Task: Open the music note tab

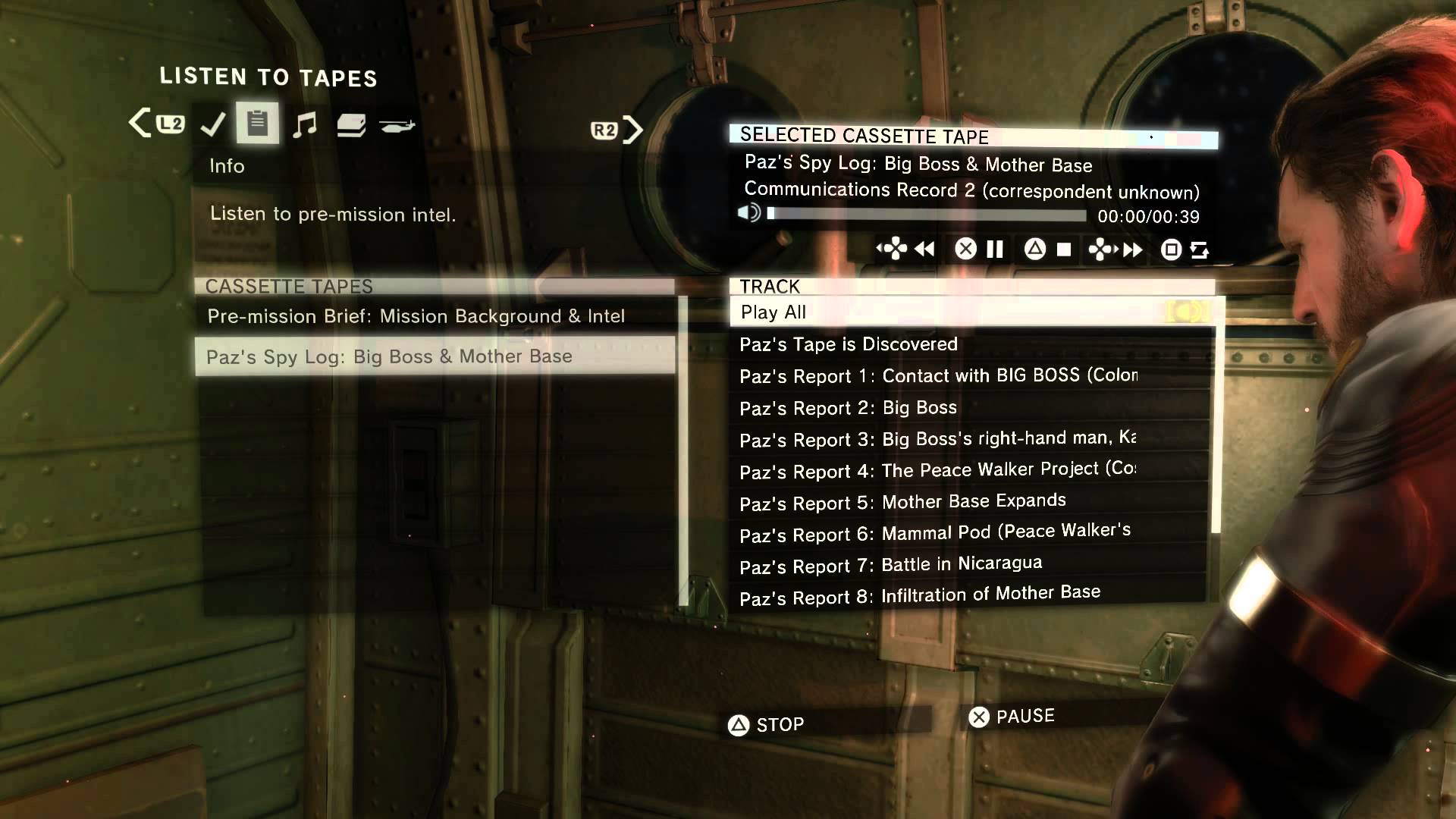Action: coord(305,124)
